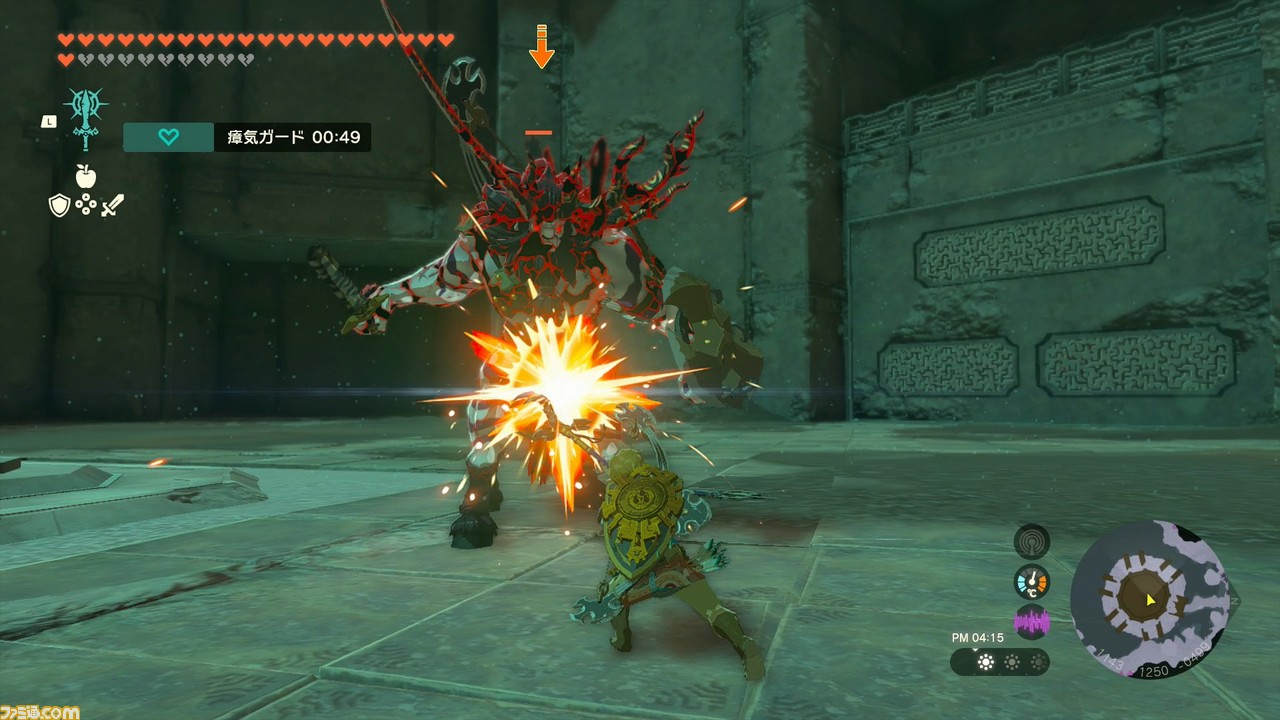This screenshot has width=1280, height=720.
Task: Select the shrine sensor signal icon
Action: 1032,542
